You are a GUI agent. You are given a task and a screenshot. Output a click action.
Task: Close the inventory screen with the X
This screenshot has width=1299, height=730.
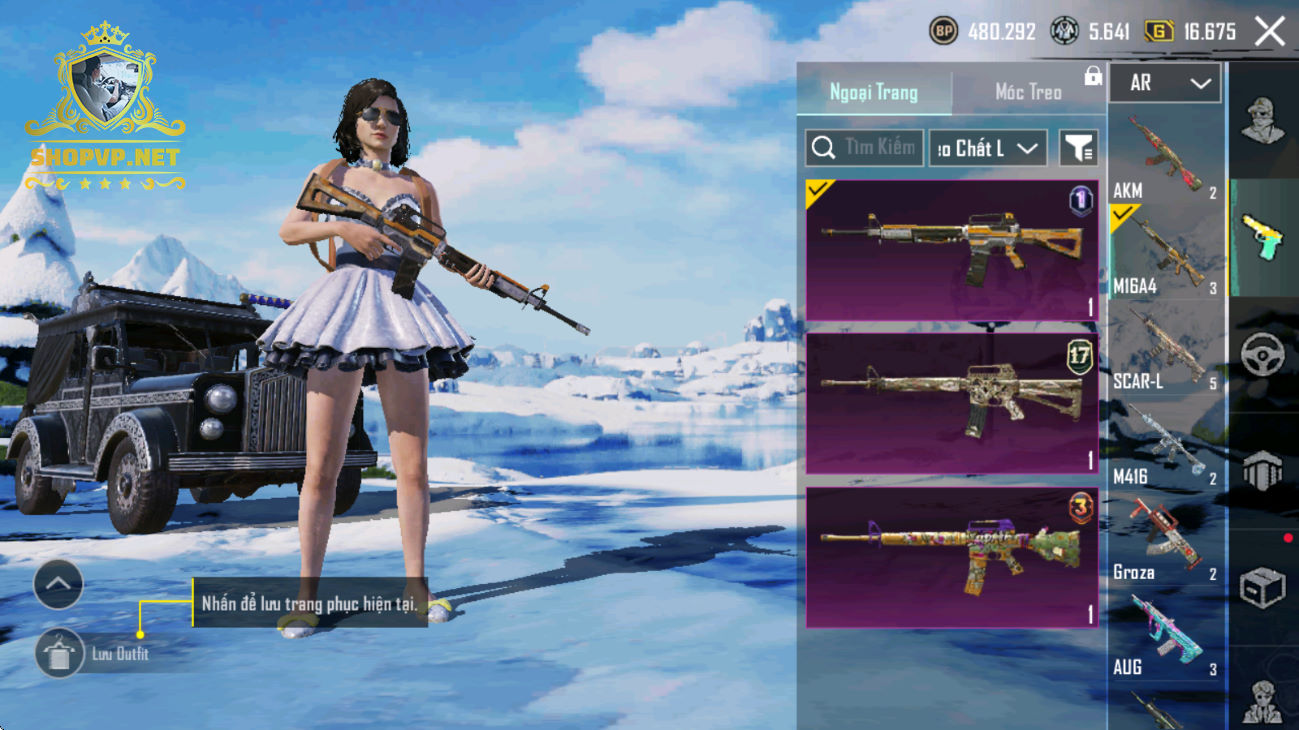tap(1270, 32)
